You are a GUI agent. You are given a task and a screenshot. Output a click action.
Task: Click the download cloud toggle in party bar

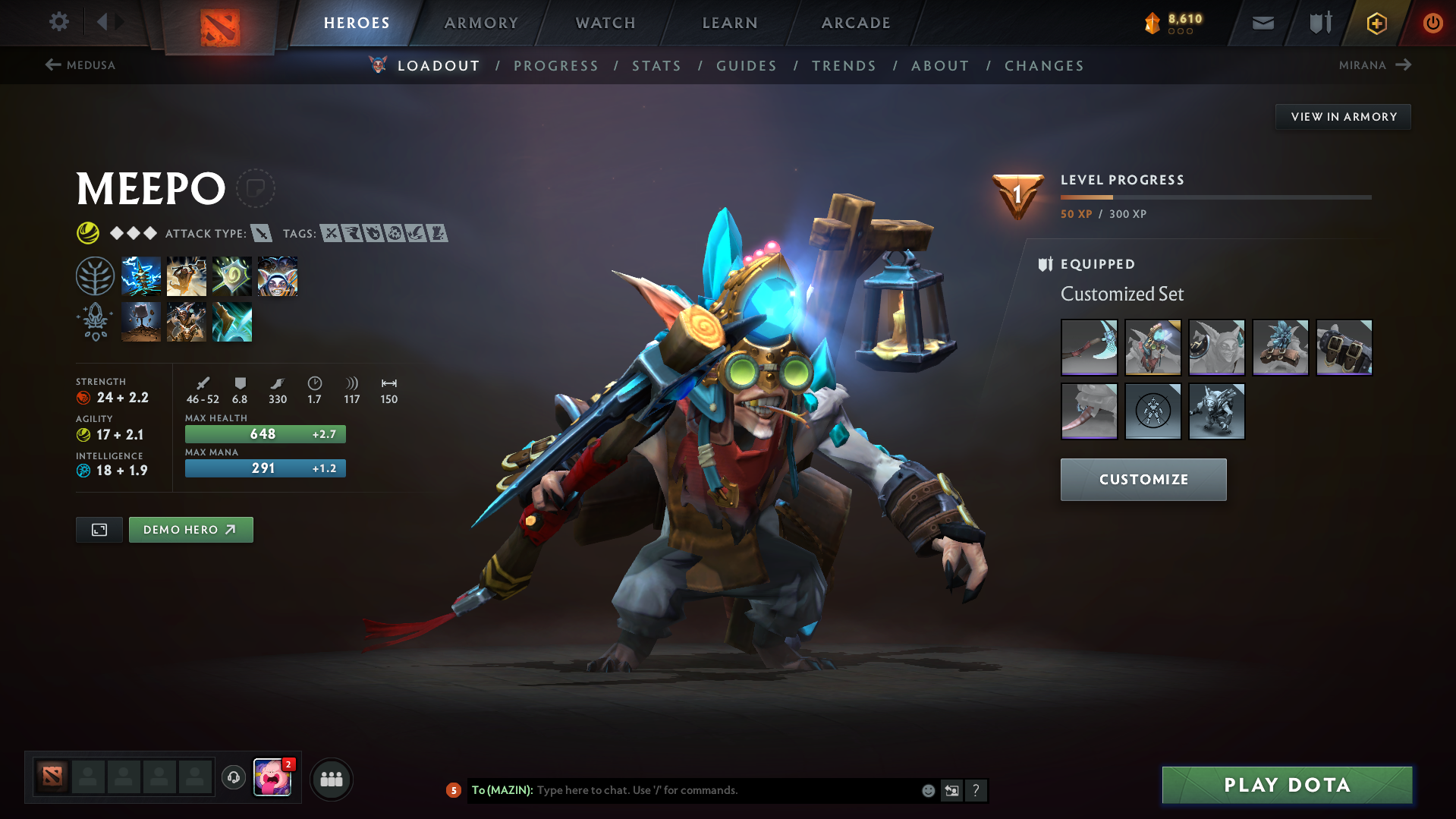[233, 778]
